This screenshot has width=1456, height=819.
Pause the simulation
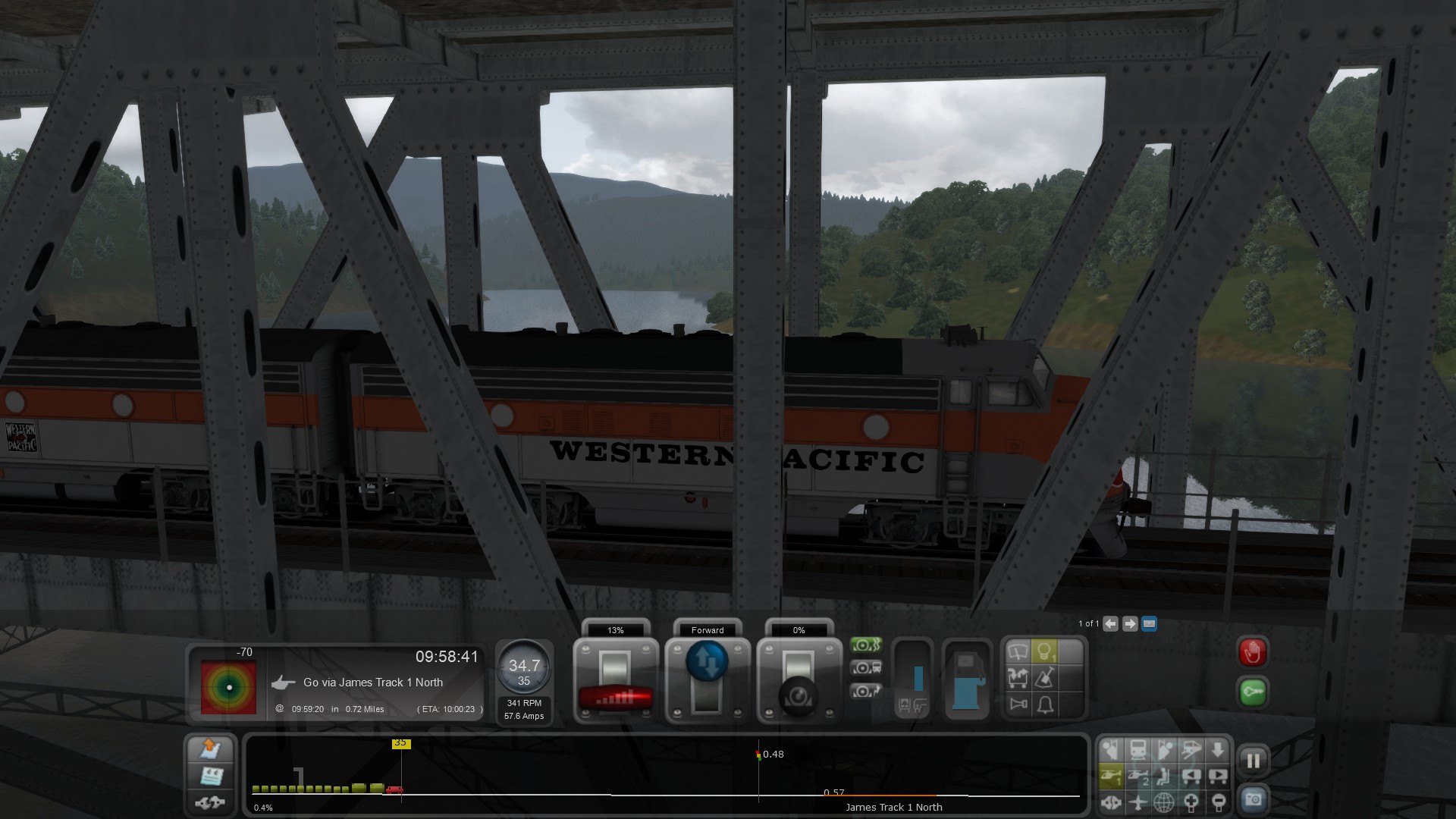pyautogui.click(x=1253, y=761)
